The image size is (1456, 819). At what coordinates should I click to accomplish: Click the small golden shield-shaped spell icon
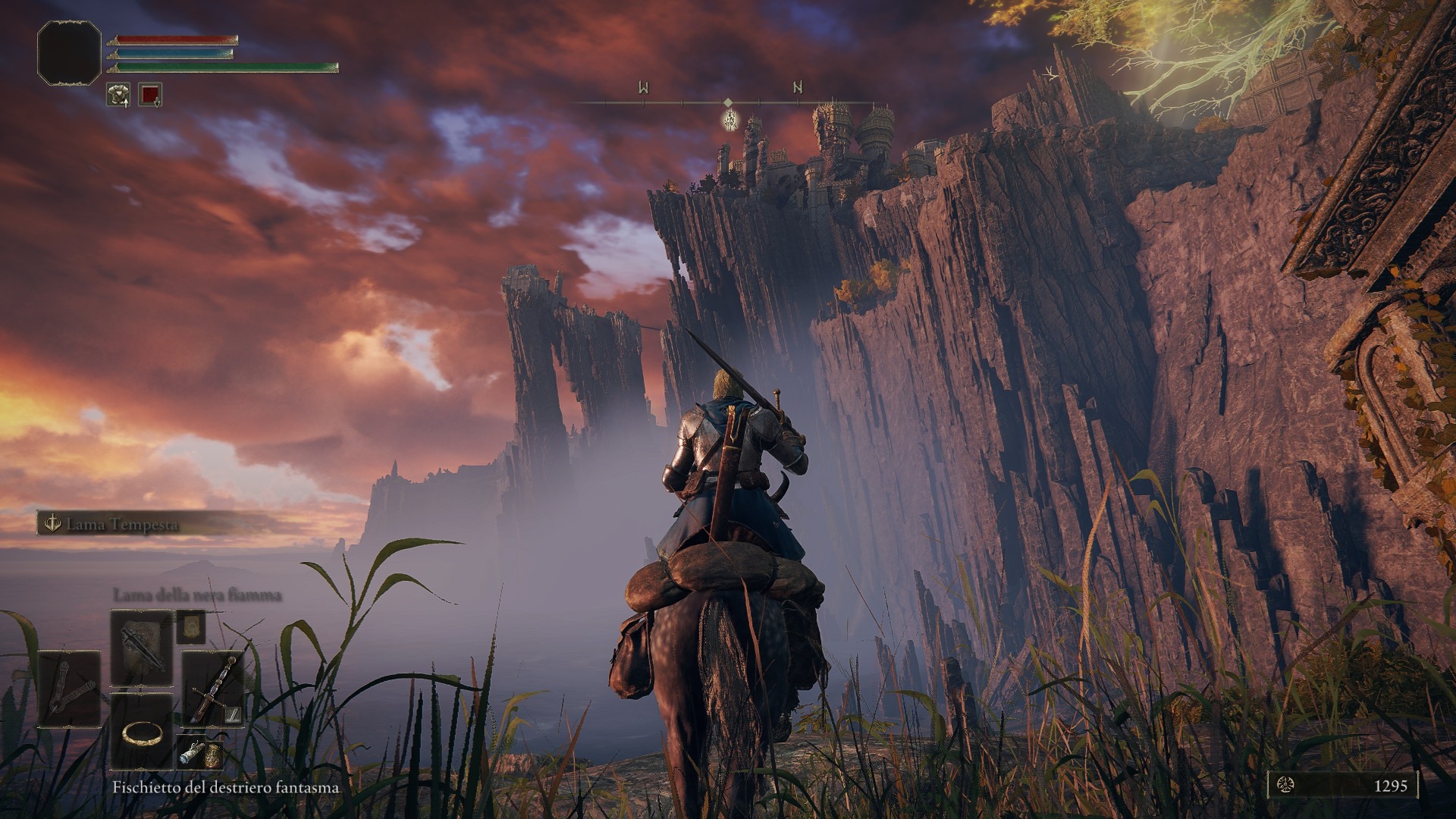click(x=191, y=624)
